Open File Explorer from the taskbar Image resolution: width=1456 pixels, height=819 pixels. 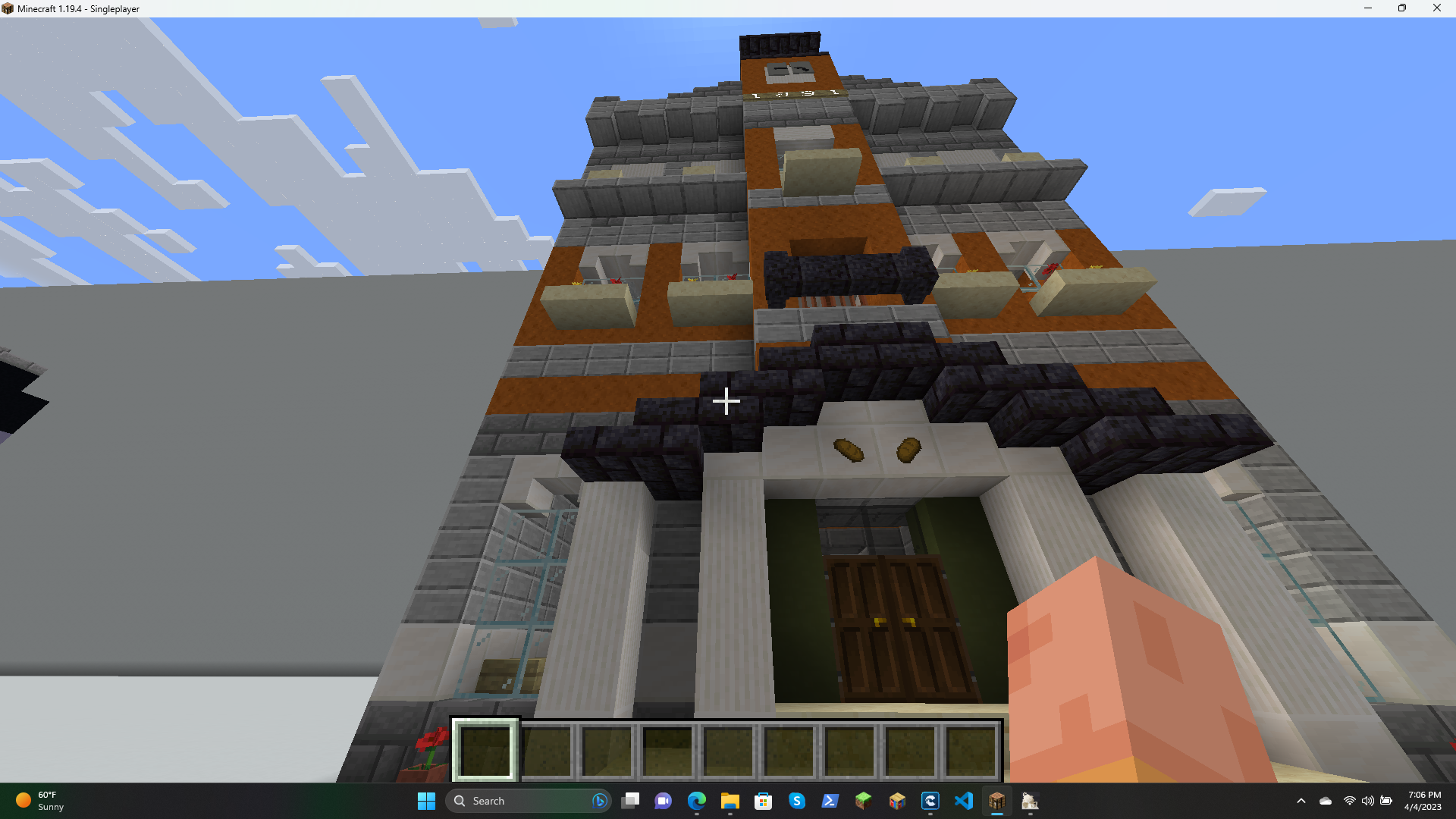(730, 802)
